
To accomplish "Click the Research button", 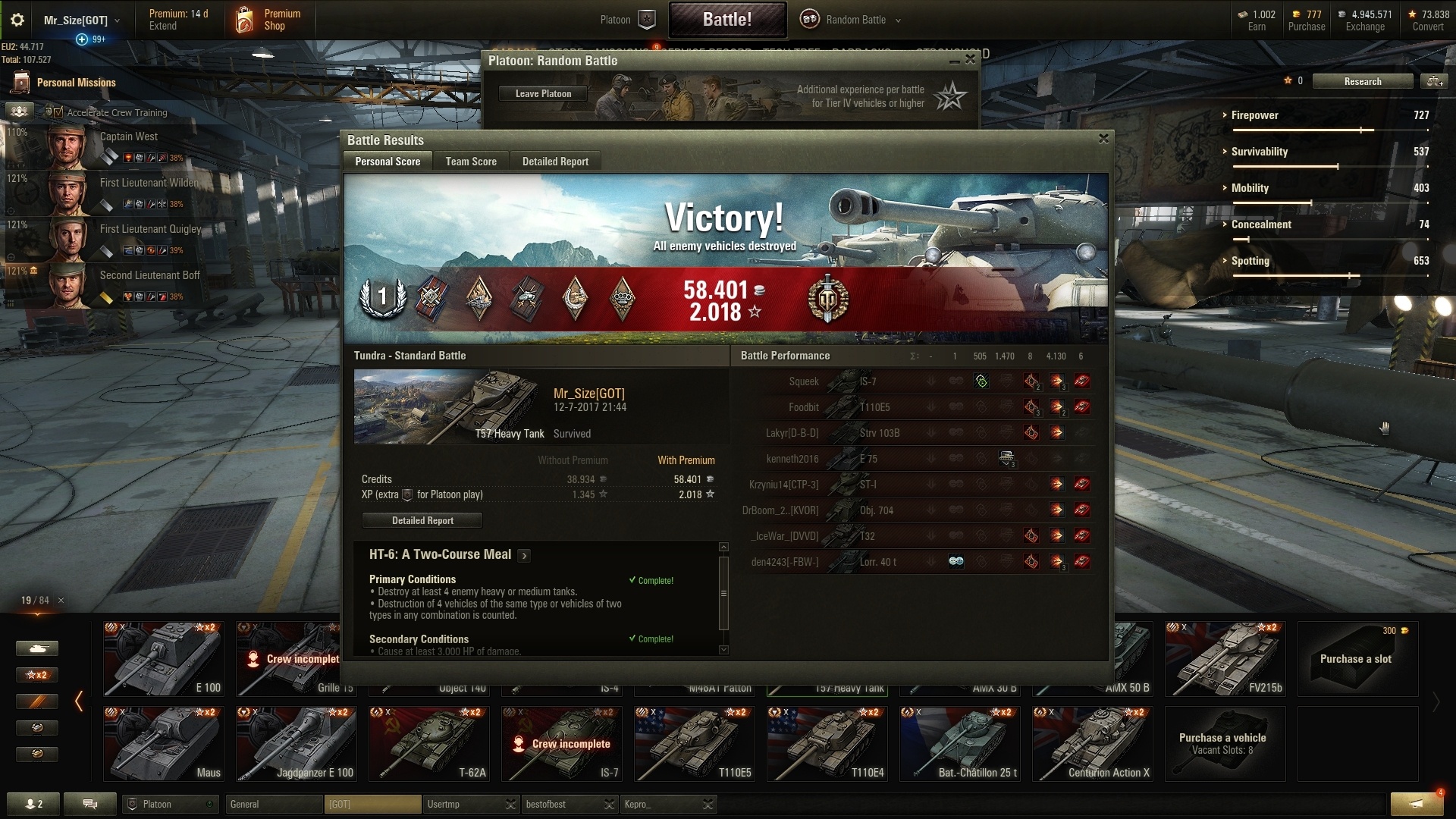I will coord(1362,82).
